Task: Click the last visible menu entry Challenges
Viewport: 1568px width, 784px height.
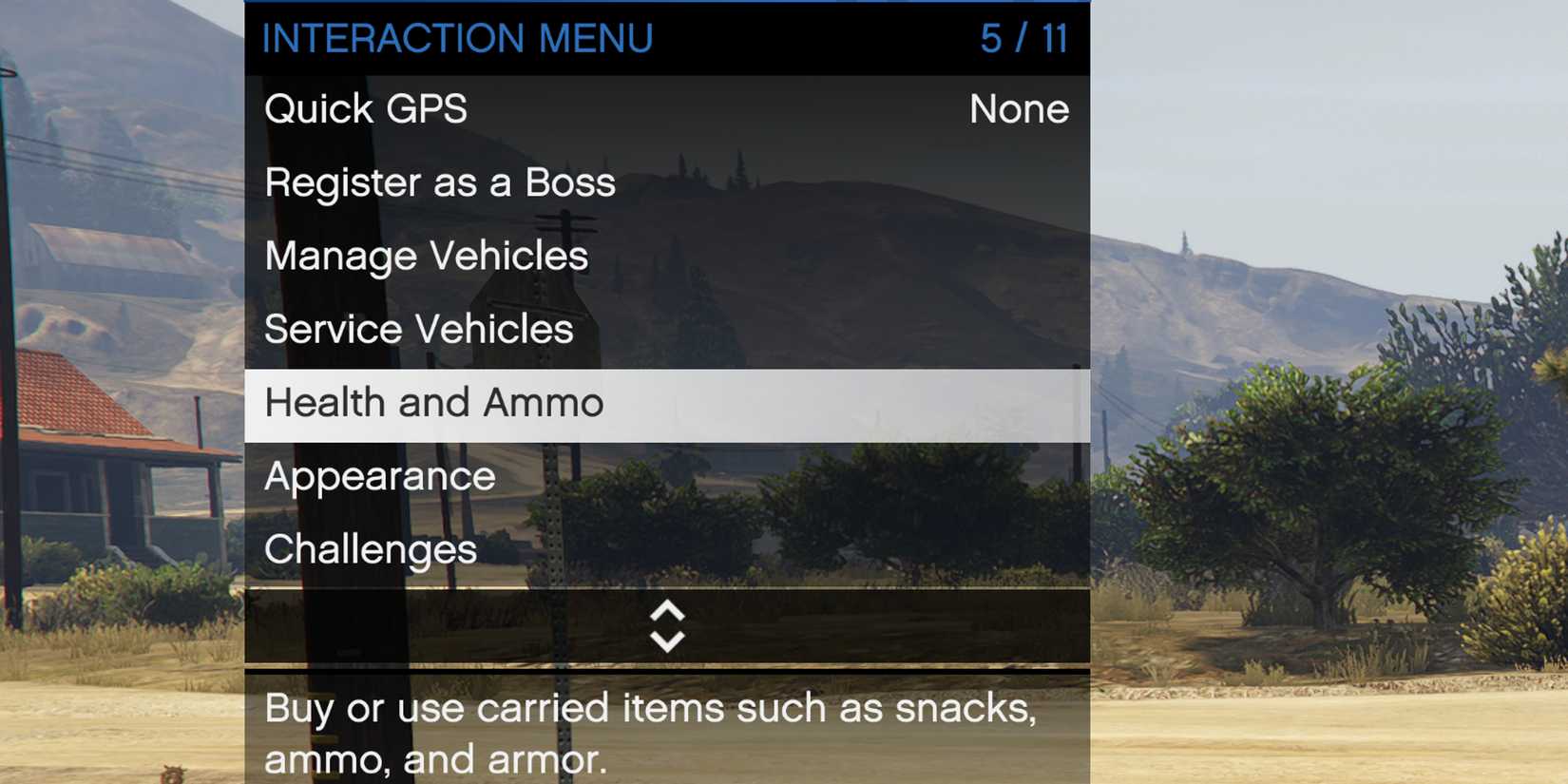Action: (371, 549)
